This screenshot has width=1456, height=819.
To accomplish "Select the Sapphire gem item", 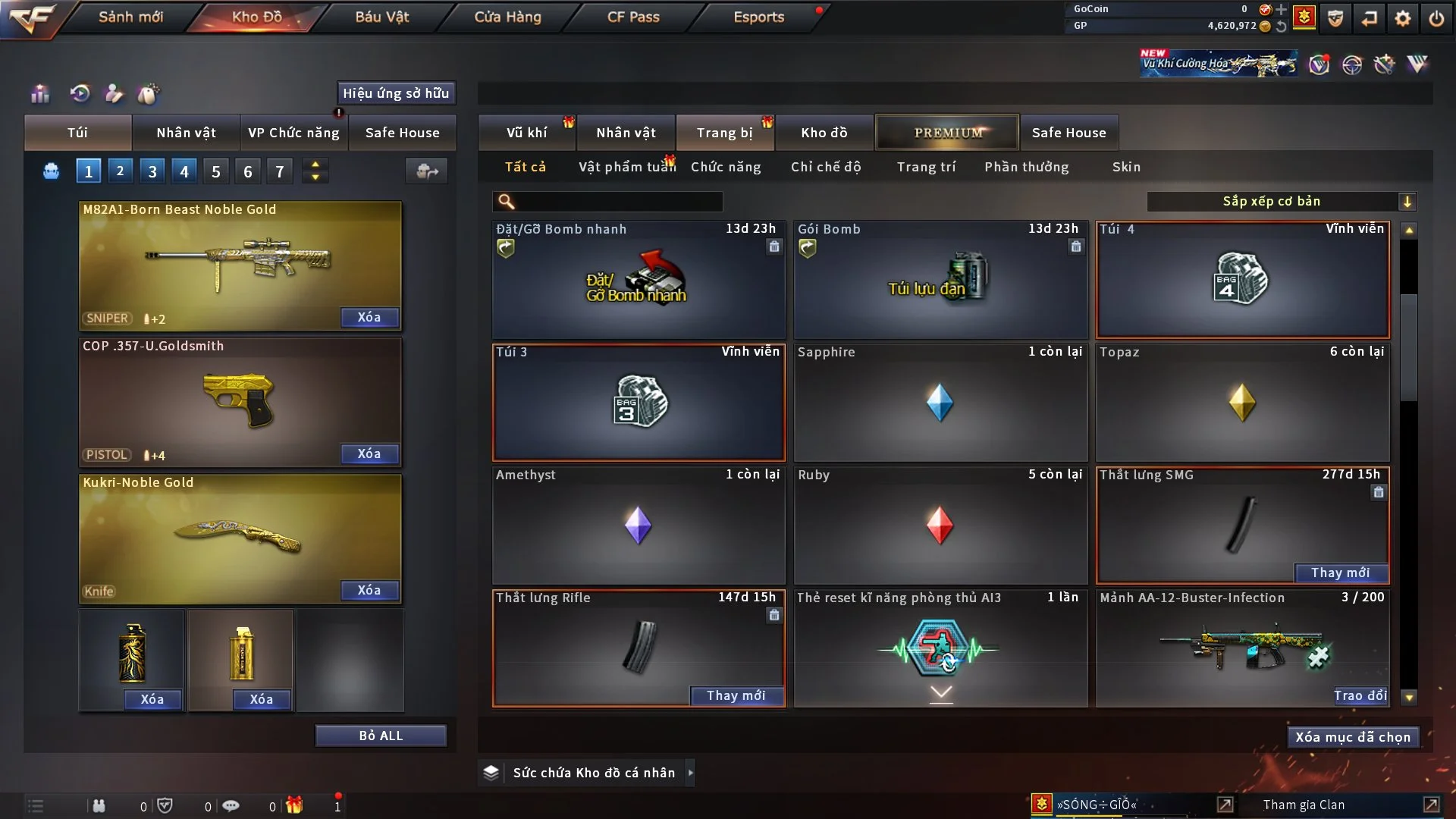I will coord(940,403).
